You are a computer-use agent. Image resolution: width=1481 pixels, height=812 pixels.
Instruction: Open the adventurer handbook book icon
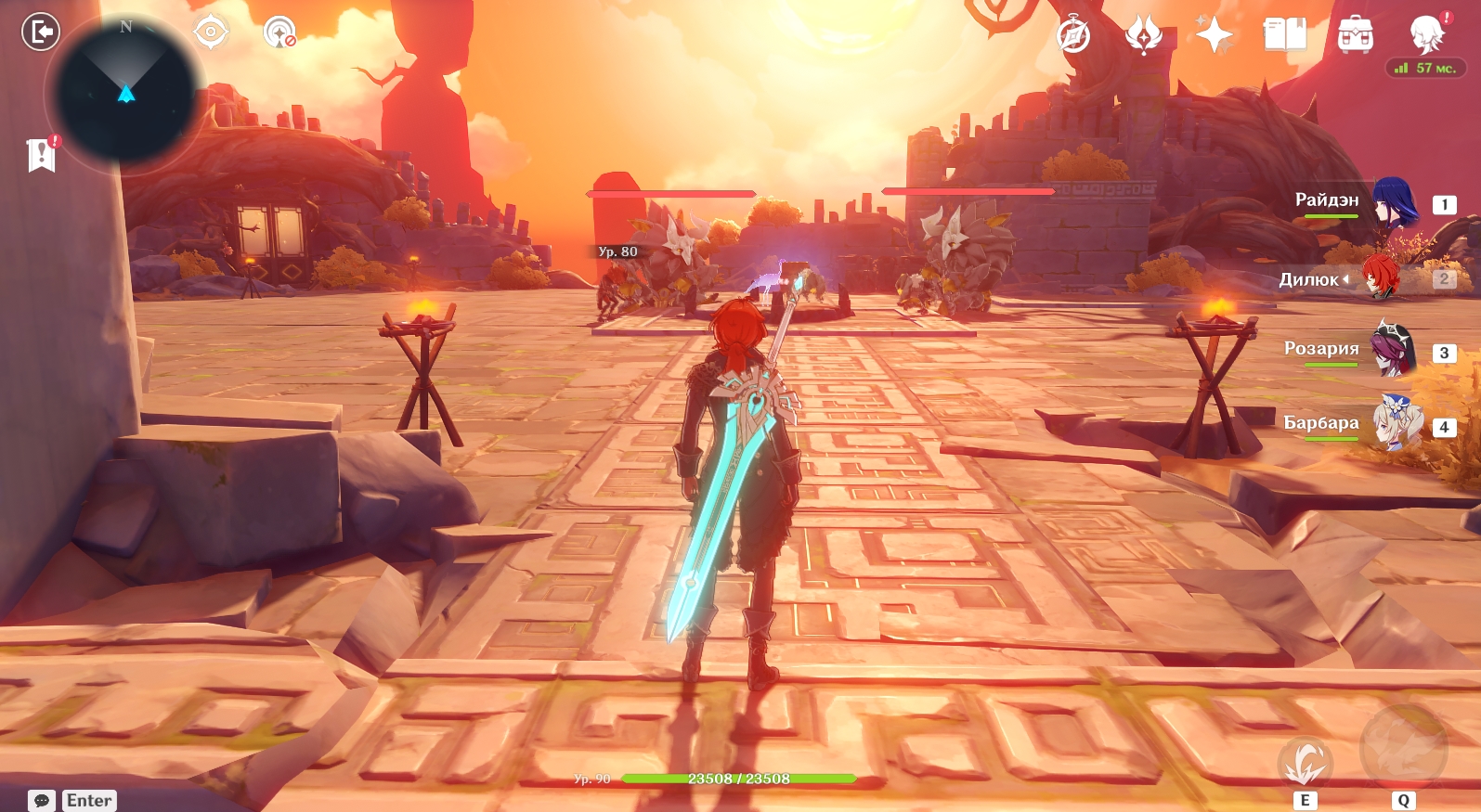pyautogui.click(x=1285, y=35)
